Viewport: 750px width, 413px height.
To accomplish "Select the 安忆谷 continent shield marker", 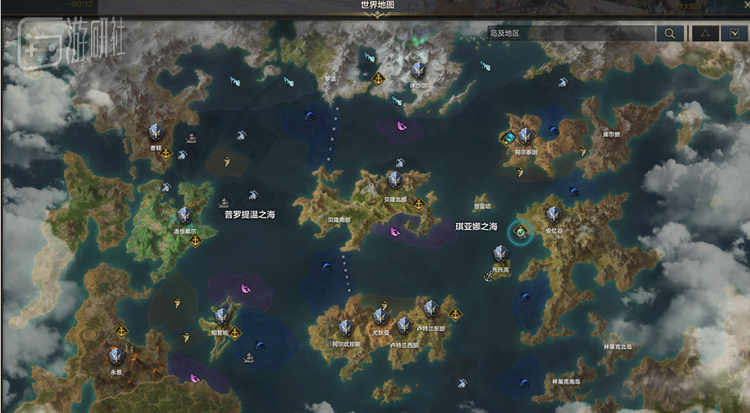I will tap(553, 213).
